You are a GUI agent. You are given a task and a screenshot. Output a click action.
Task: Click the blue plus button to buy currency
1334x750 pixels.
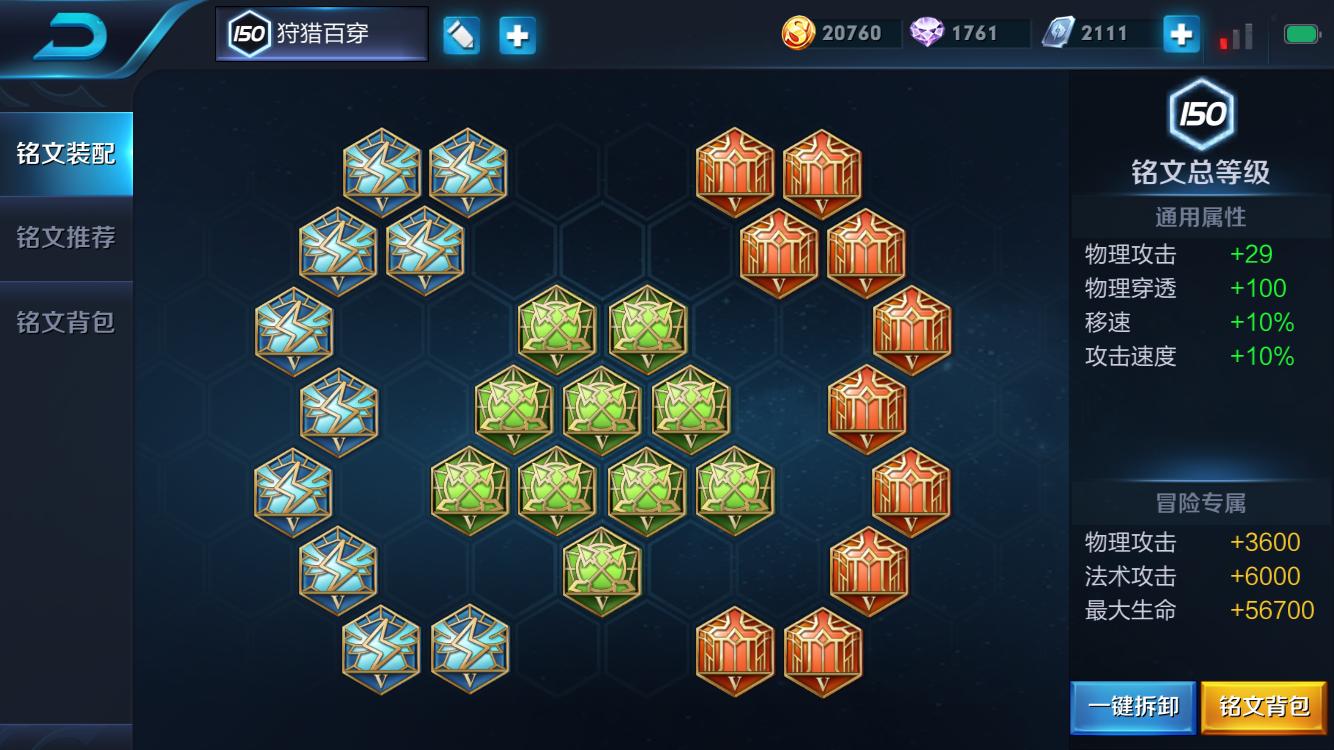click(x=1180, y=33)
